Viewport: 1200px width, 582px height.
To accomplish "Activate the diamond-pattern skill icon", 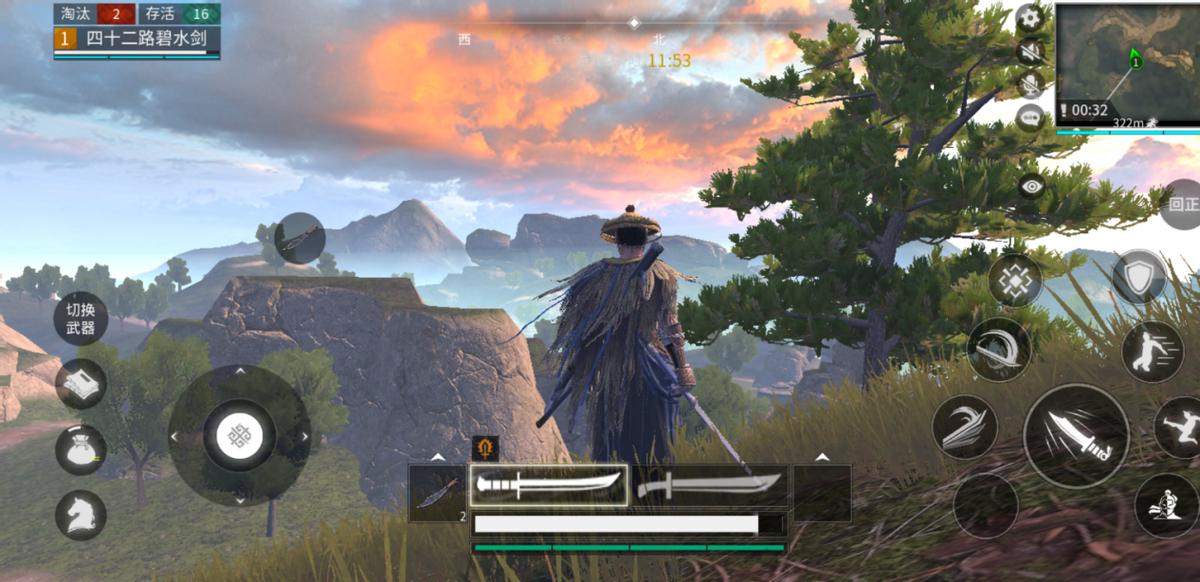I will (x=1015, y=280).
